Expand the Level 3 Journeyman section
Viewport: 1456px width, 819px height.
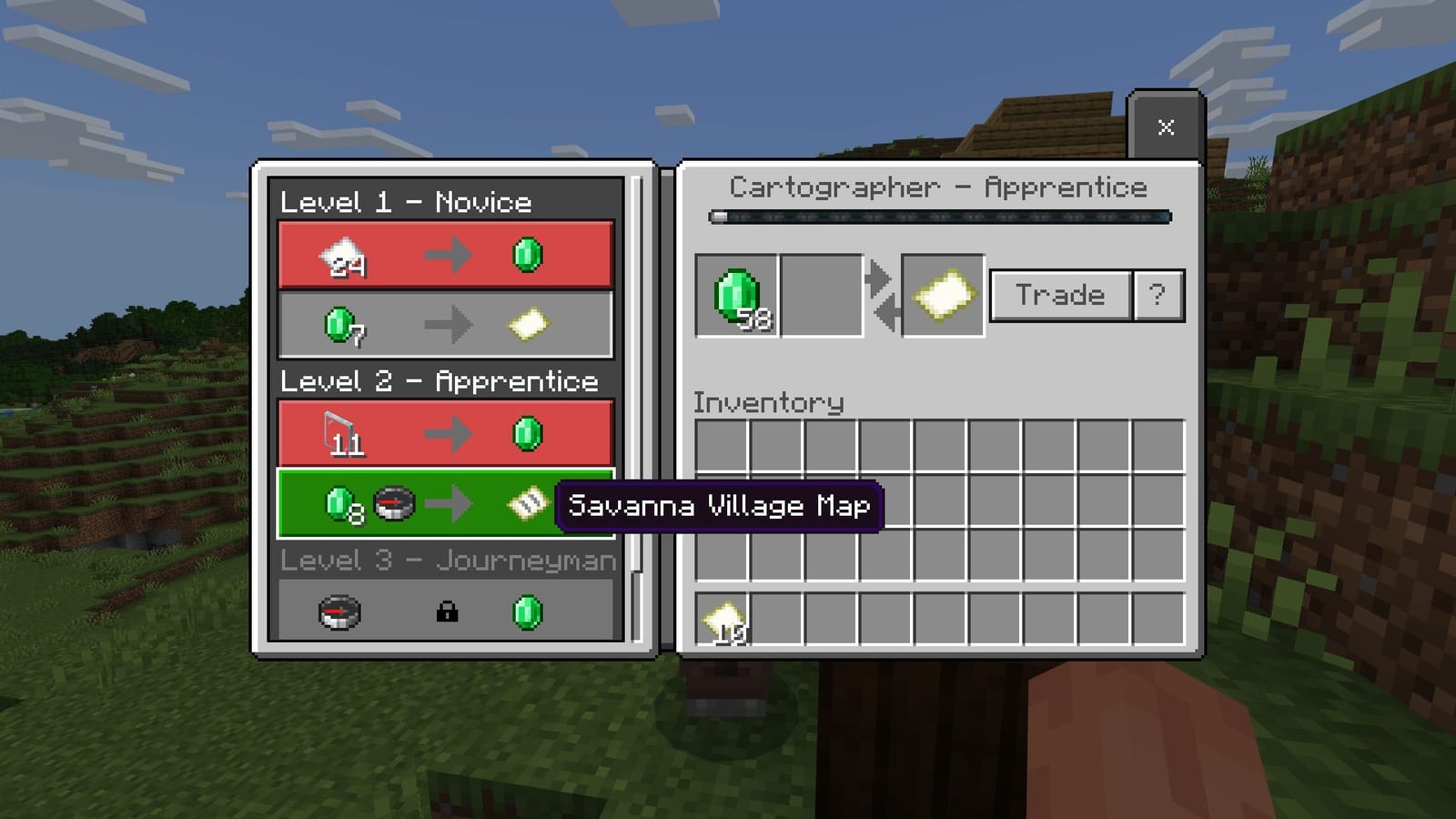point(450,561)
